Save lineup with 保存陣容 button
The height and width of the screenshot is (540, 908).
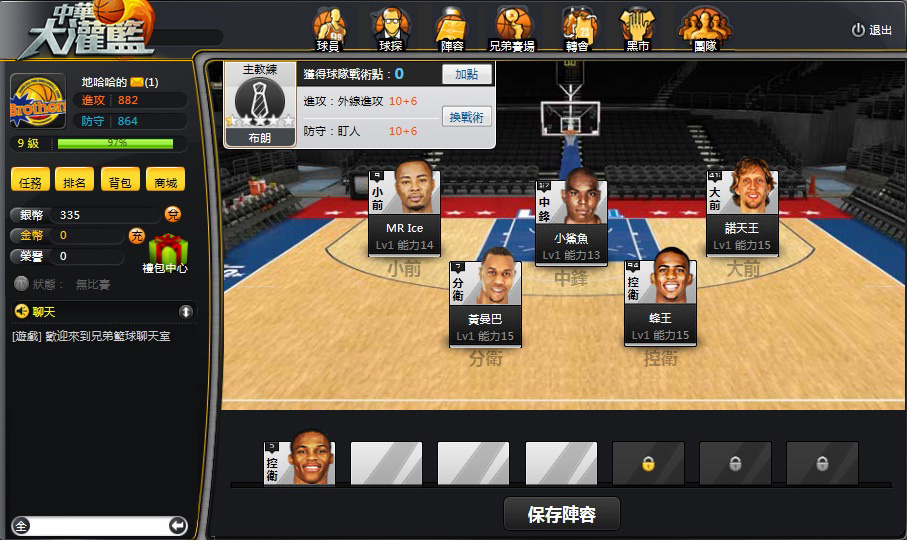(x=561, y=515)
